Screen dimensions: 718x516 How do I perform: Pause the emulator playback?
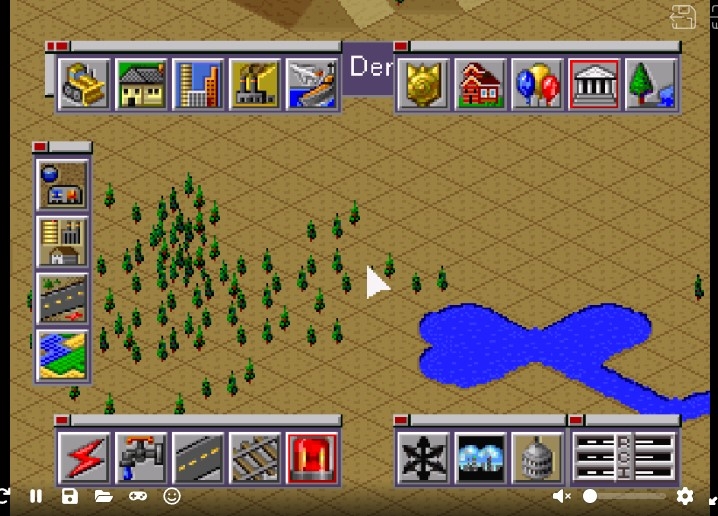[x=36, y=496]
